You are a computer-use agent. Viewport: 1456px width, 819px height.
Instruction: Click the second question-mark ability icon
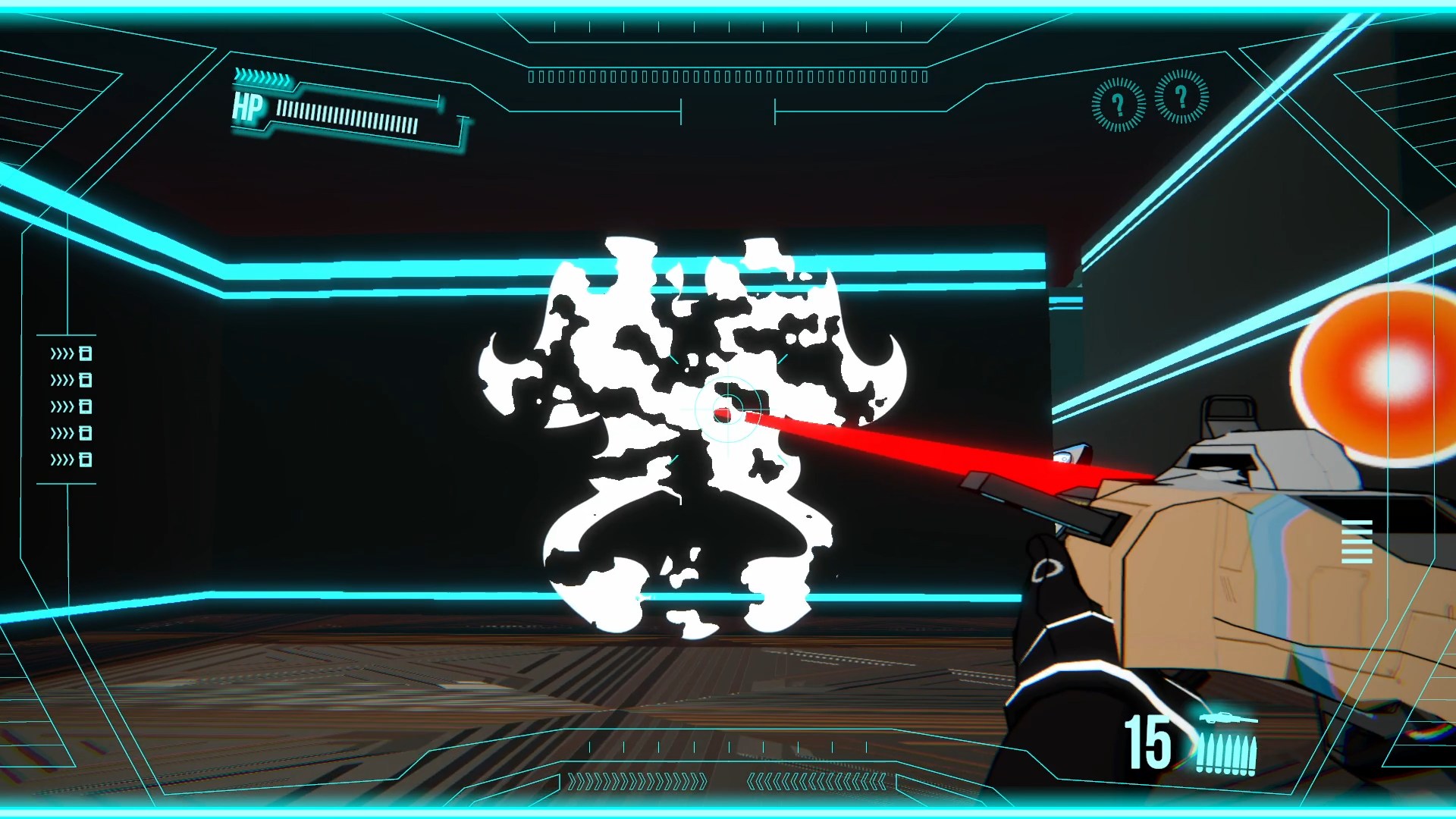[1181, 99]
